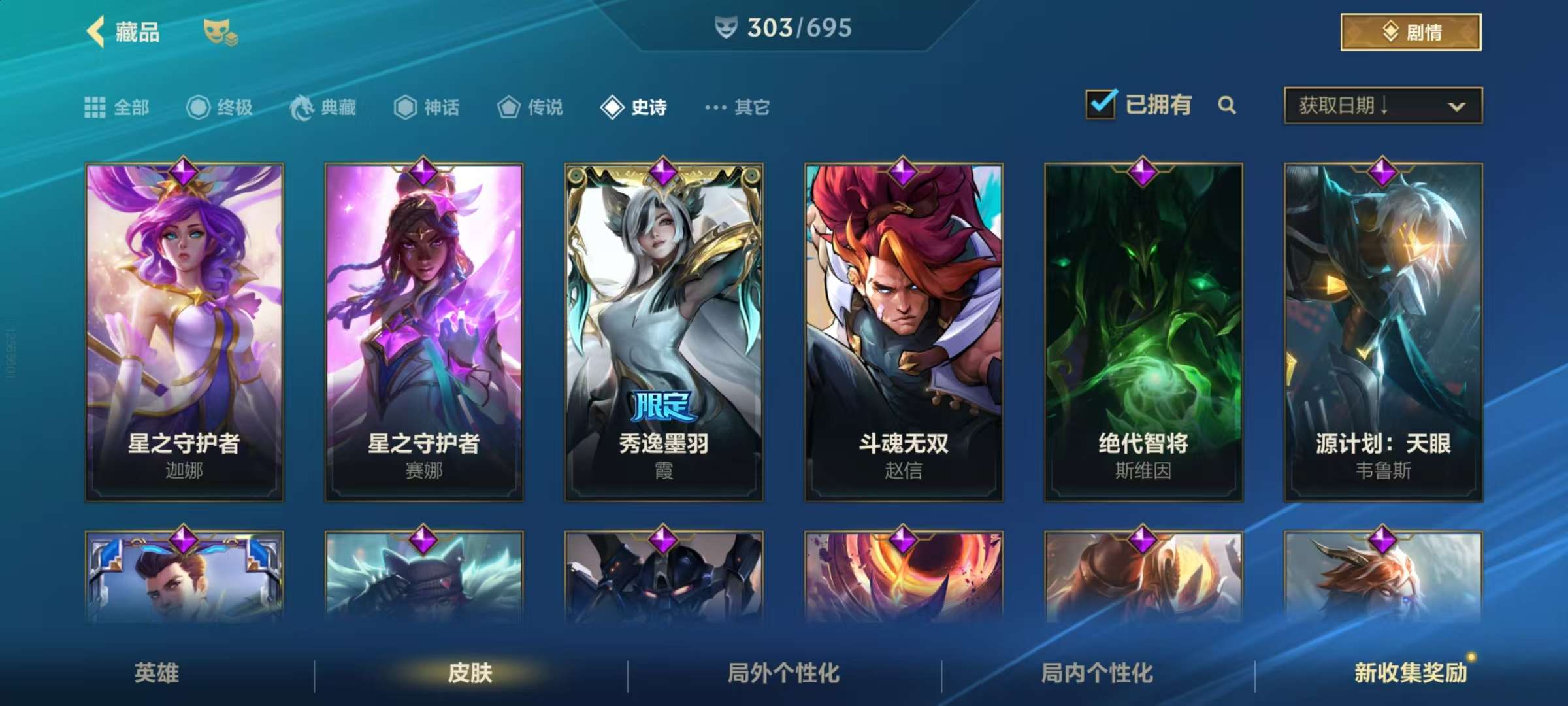Screen dimensions: 1568x706
Task: View the 绝代智将 斯维因 skin card
Action: 1143,332
